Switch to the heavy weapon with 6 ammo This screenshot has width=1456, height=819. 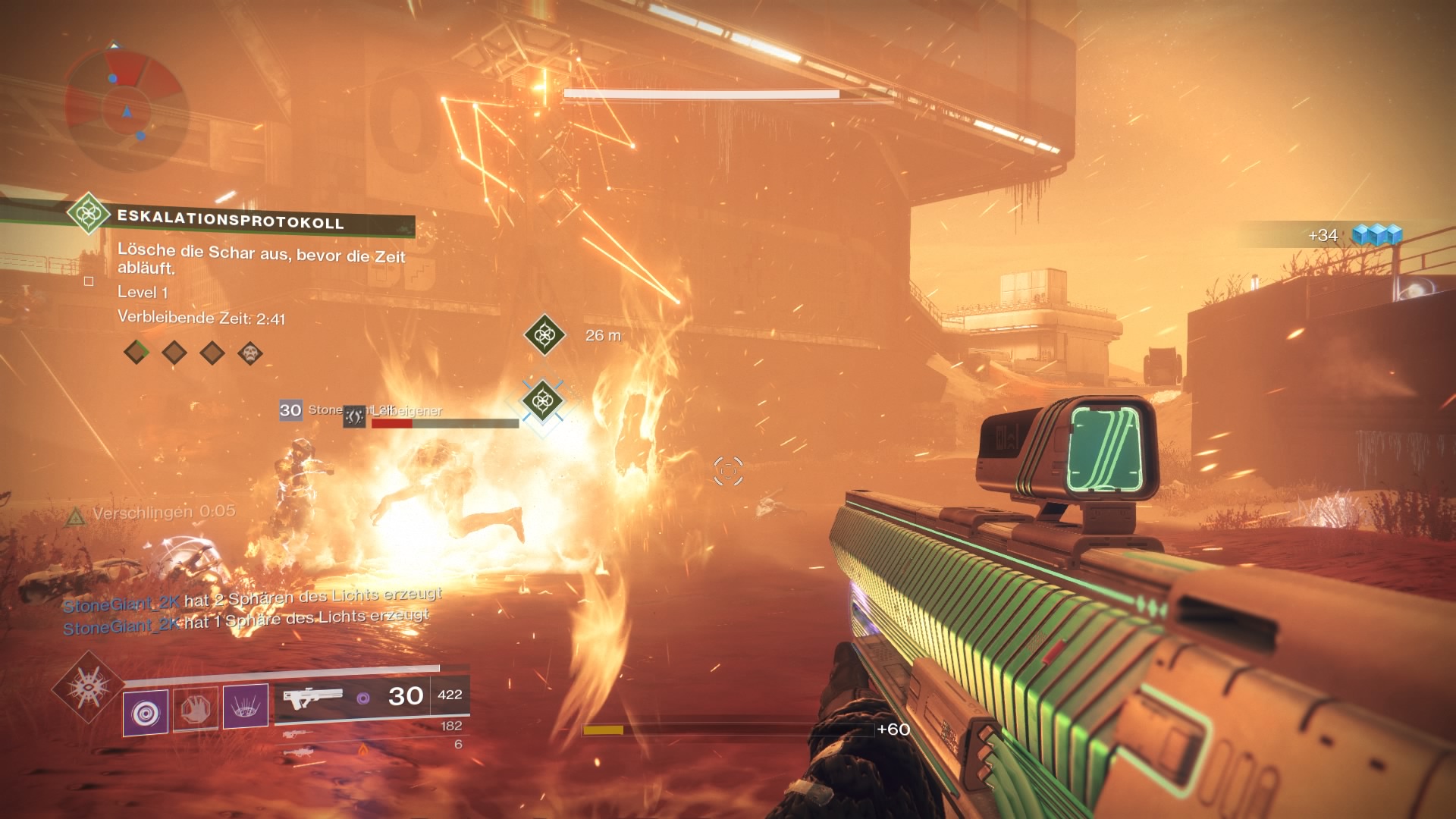click(299, 752)
